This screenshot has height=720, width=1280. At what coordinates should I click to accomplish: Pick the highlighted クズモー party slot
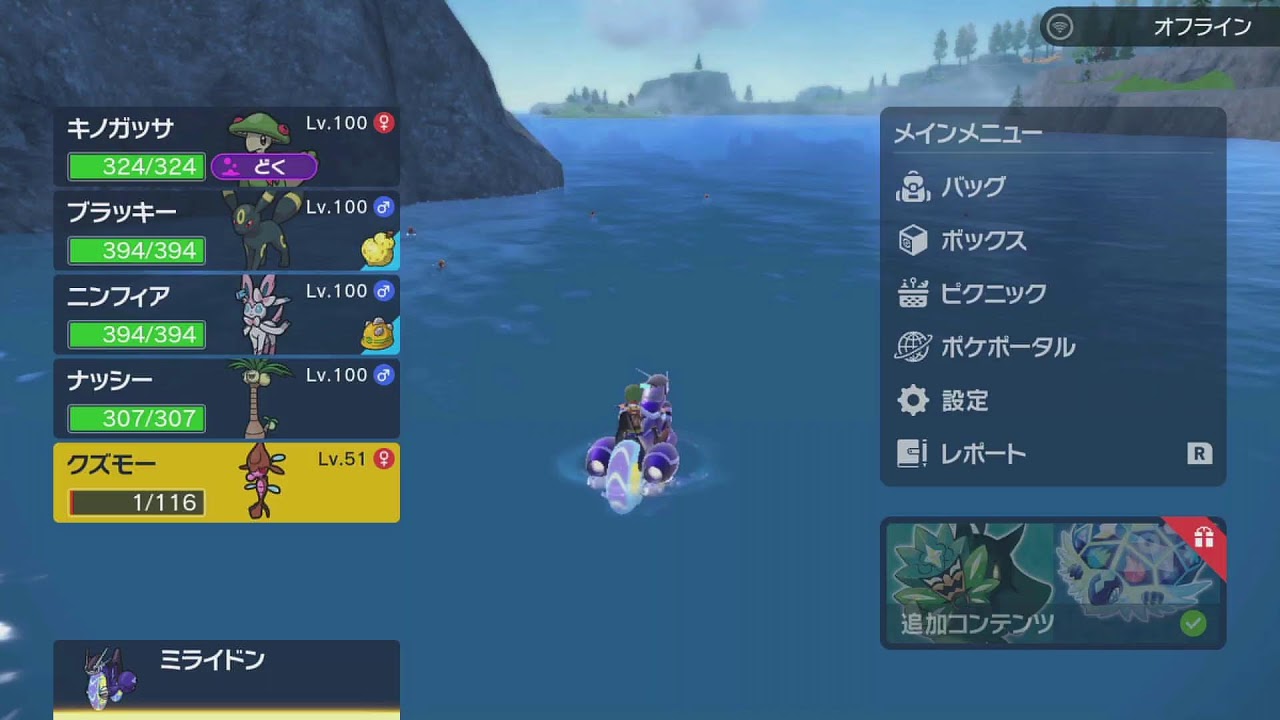(226, 483)
